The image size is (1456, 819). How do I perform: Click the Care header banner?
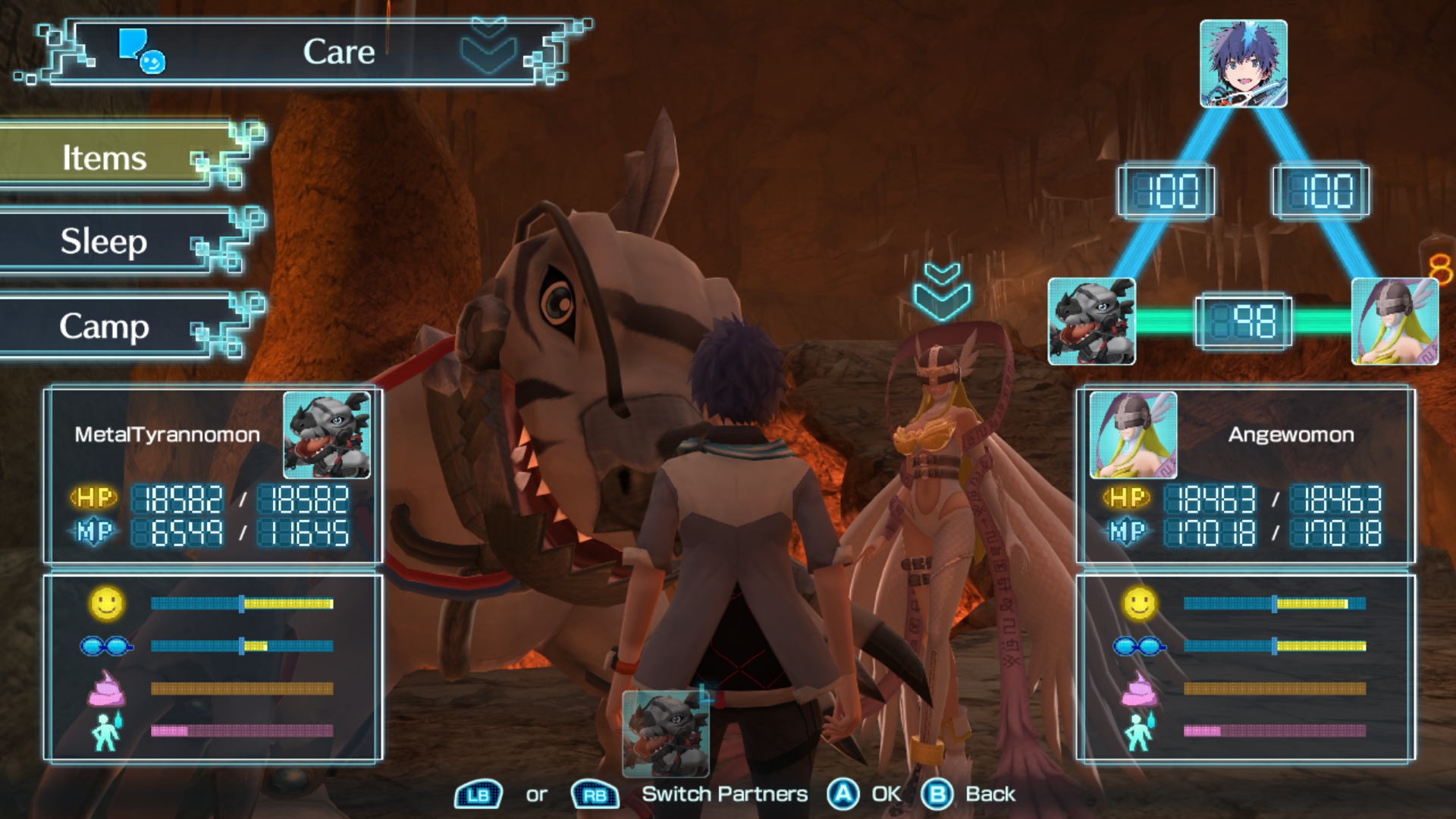click(337, 52)
